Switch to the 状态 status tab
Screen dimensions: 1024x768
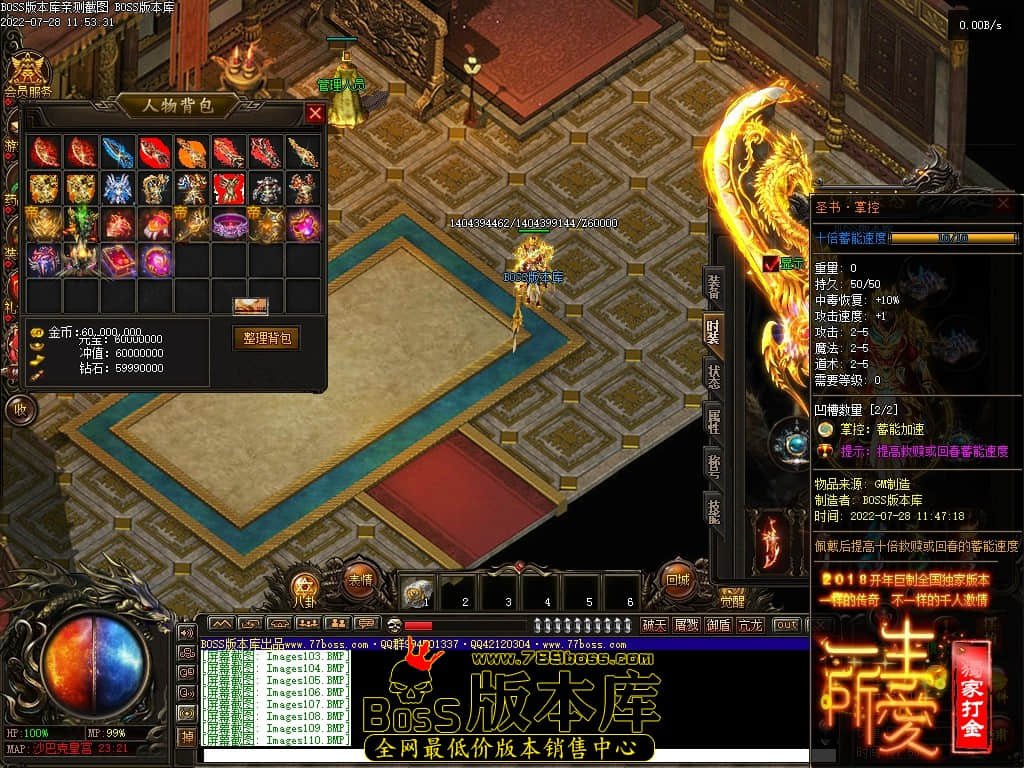tap(713, 376)
